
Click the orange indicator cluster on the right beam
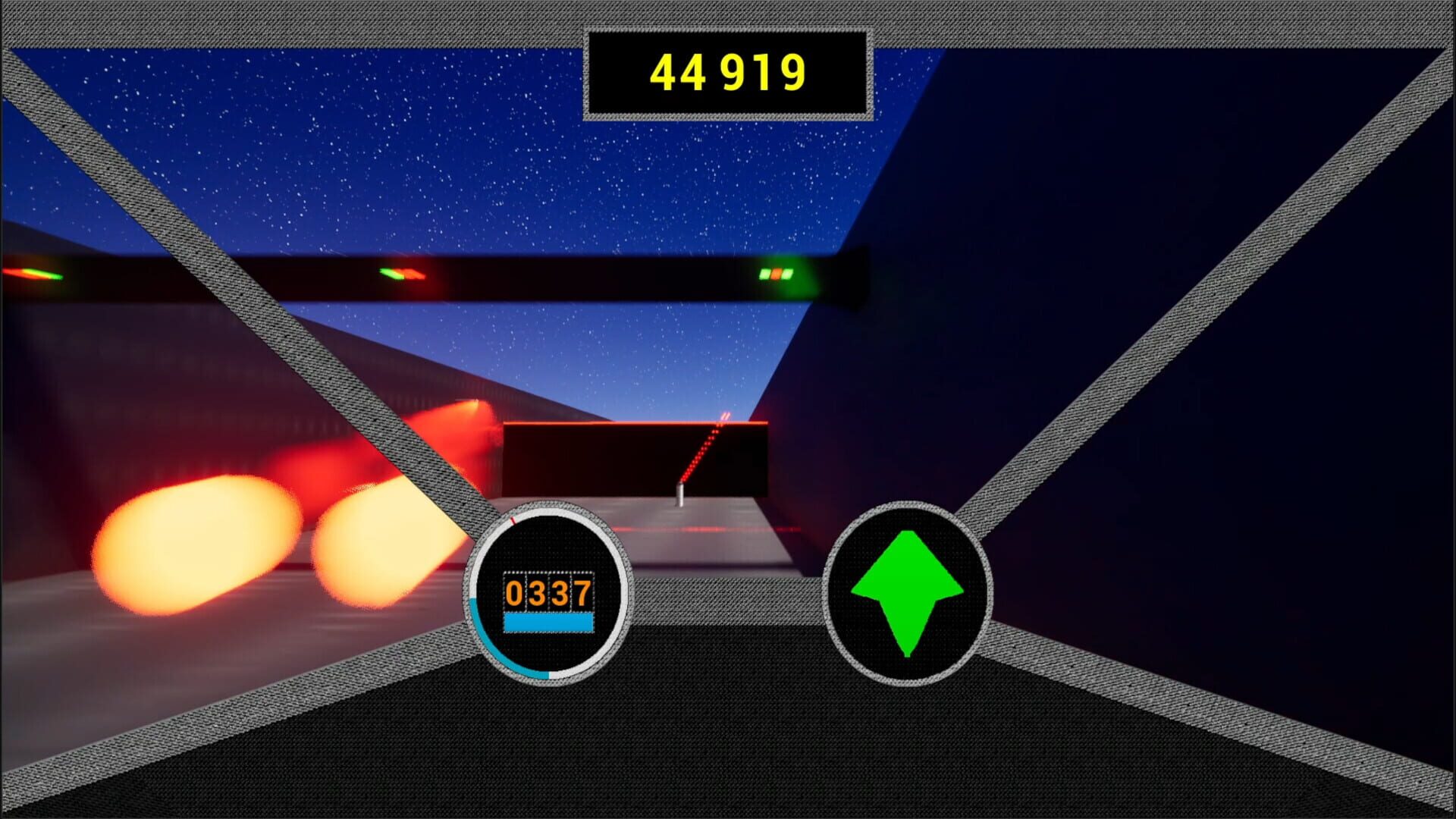(777, 271)
